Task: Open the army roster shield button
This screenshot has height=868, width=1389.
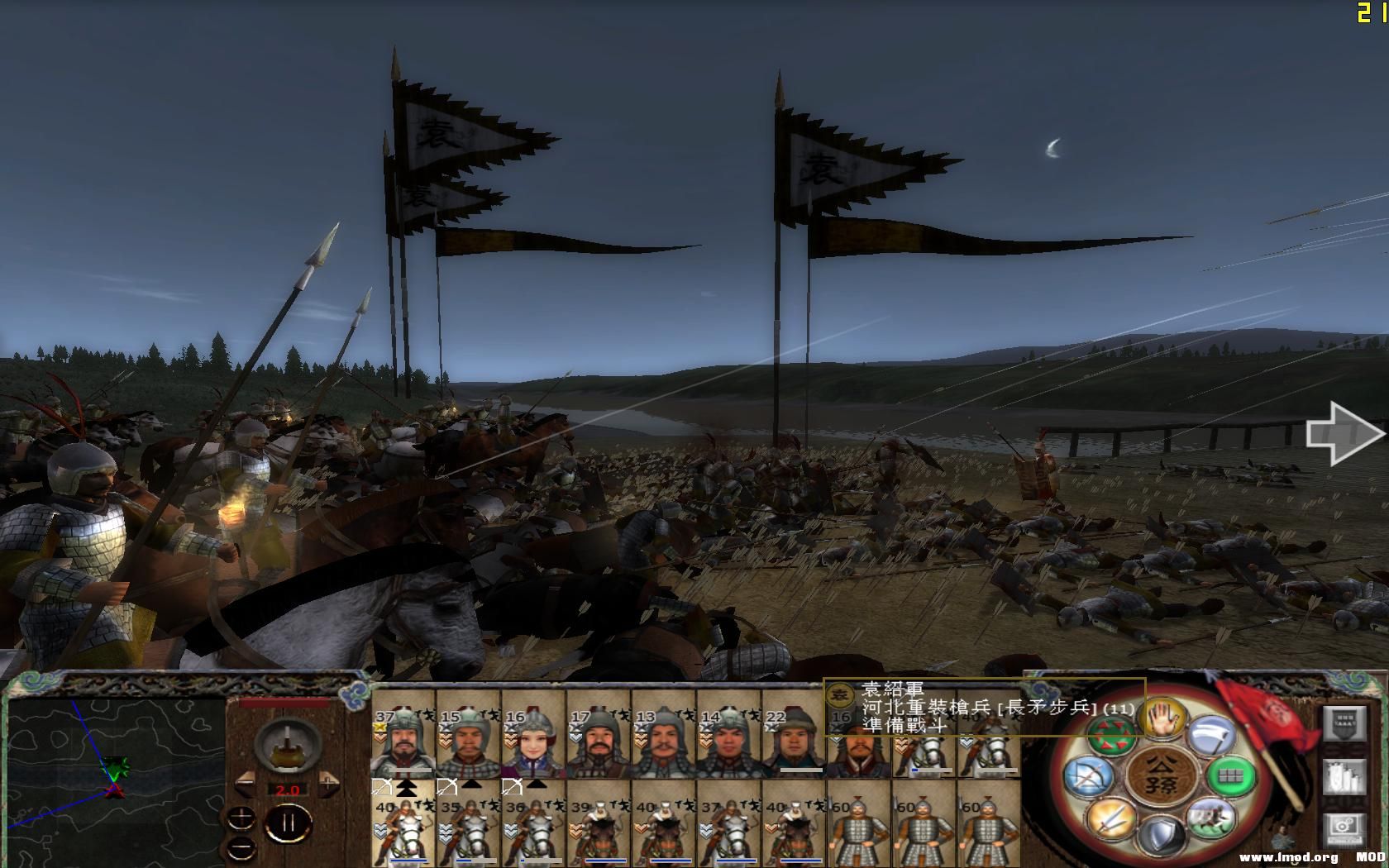Action: [1344, 723]
